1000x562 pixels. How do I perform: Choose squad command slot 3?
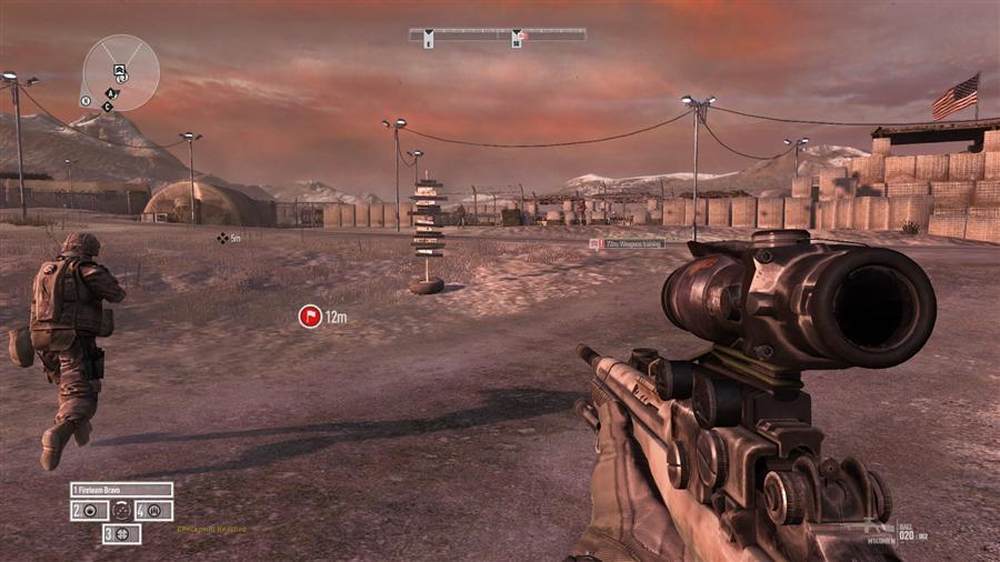pyautogui.click(x=122, y=534)
